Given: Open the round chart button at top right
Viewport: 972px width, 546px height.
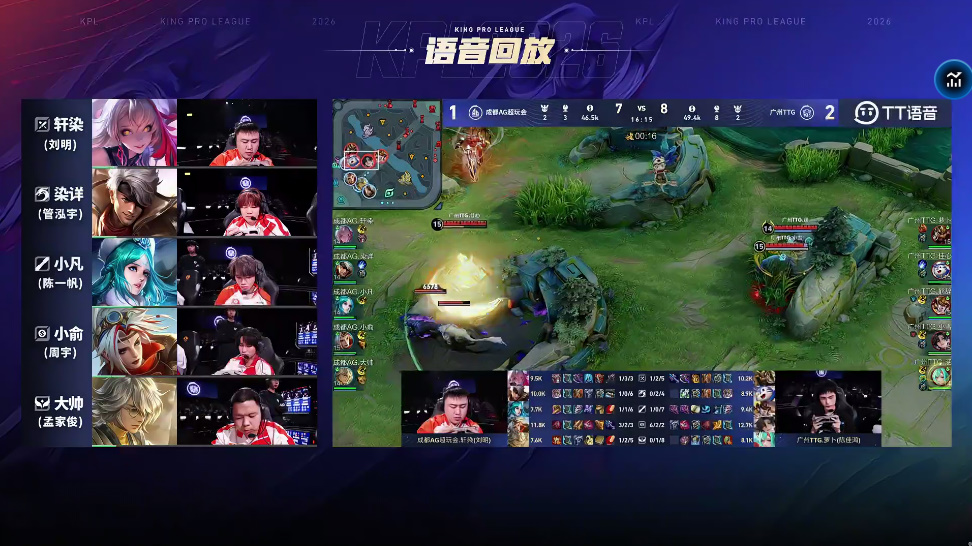Looking at the screenshot, I should coord(953,81).
